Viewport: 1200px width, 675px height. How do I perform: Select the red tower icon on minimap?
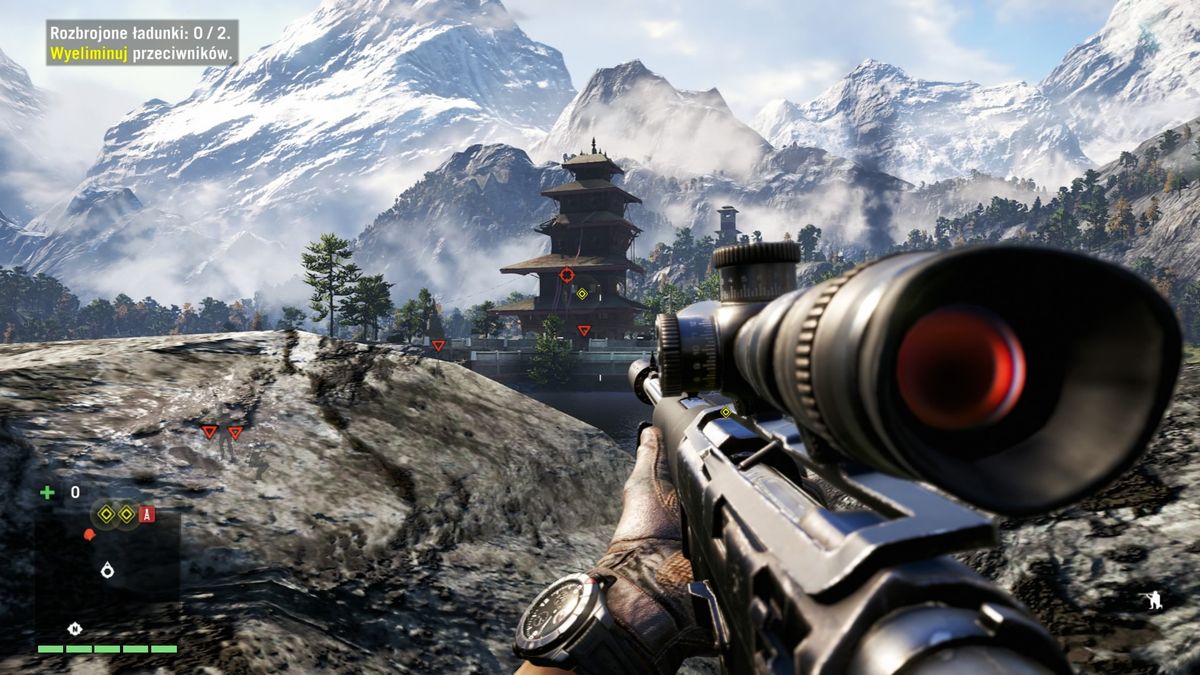coord(147,514)
